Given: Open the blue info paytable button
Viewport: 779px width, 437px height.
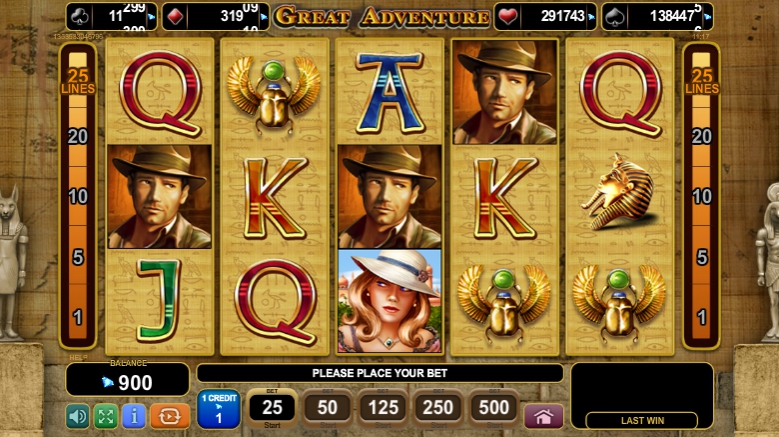Looking at the screenshot, I should point(134,416).
